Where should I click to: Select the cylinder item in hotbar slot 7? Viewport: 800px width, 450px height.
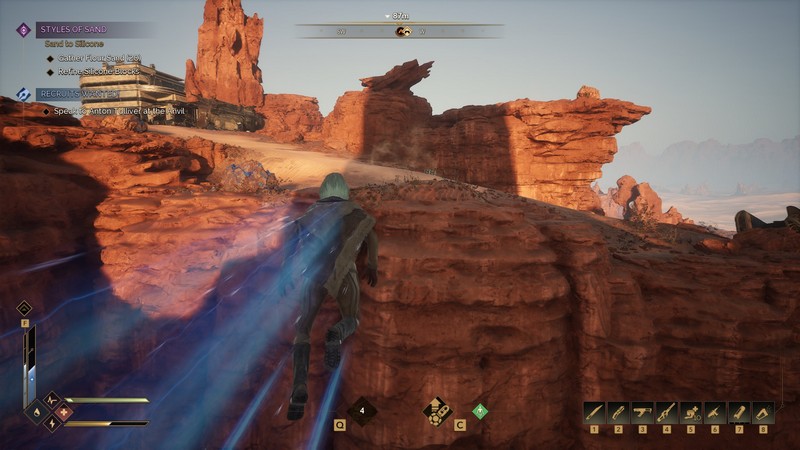click(739, 412)
